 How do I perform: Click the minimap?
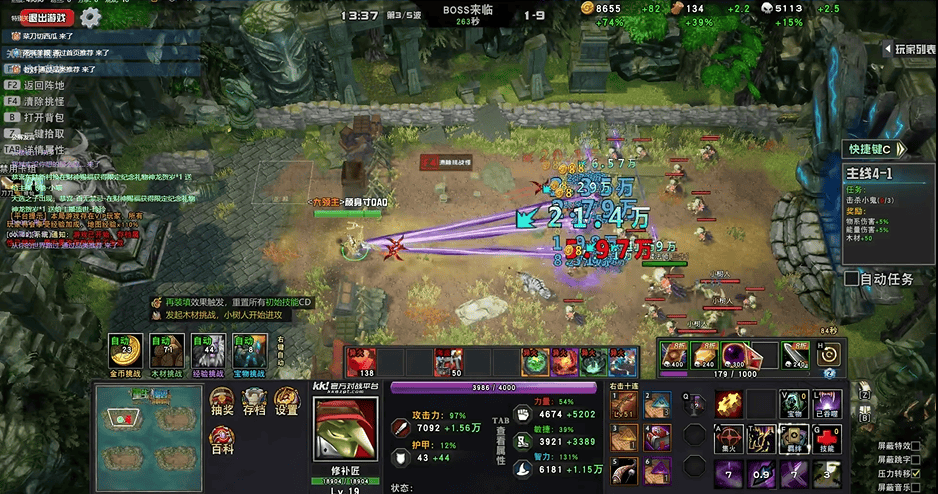[x=148, y=436]
